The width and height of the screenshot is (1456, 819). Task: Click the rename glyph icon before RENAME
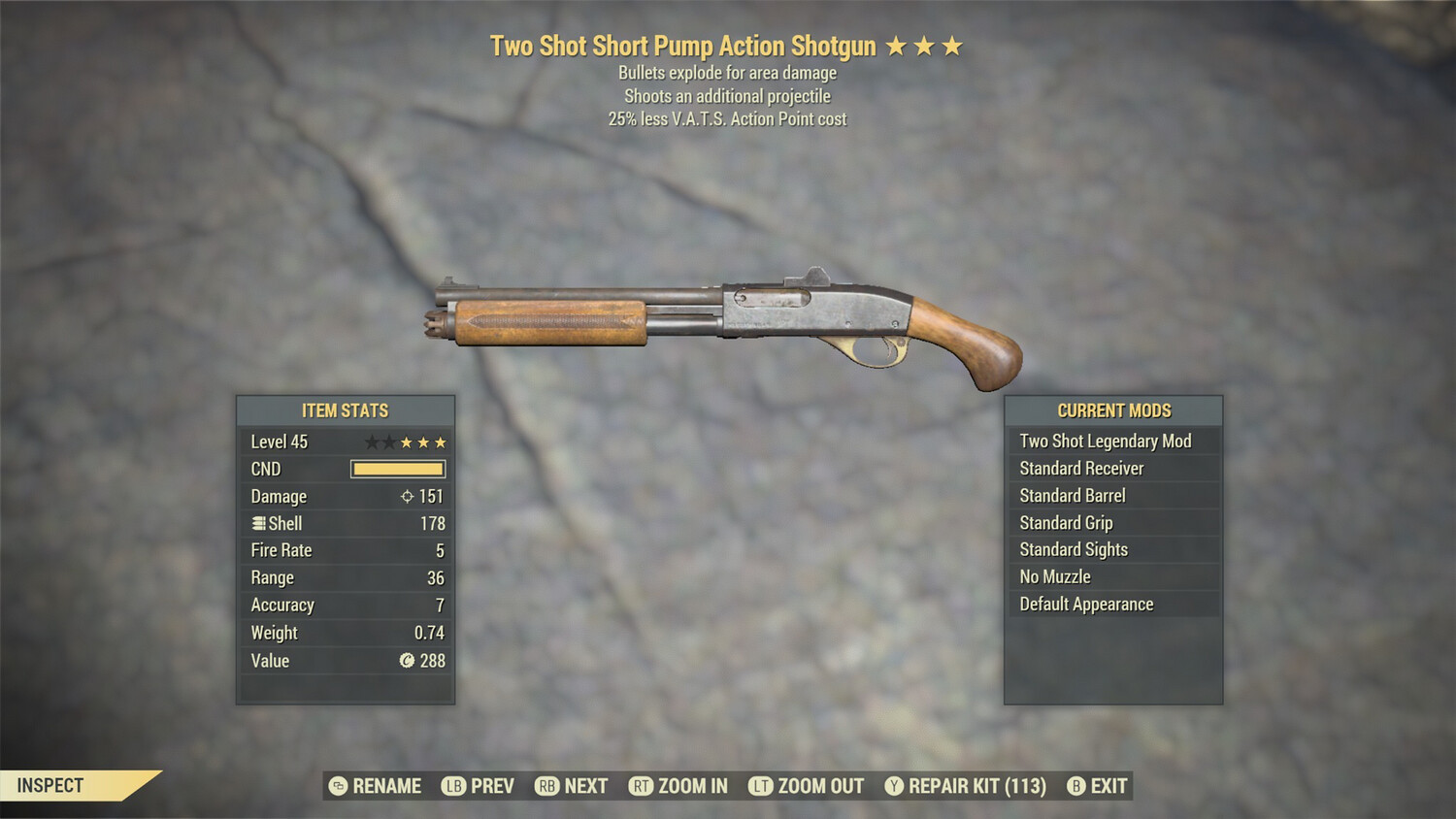[x=337, y=786]
